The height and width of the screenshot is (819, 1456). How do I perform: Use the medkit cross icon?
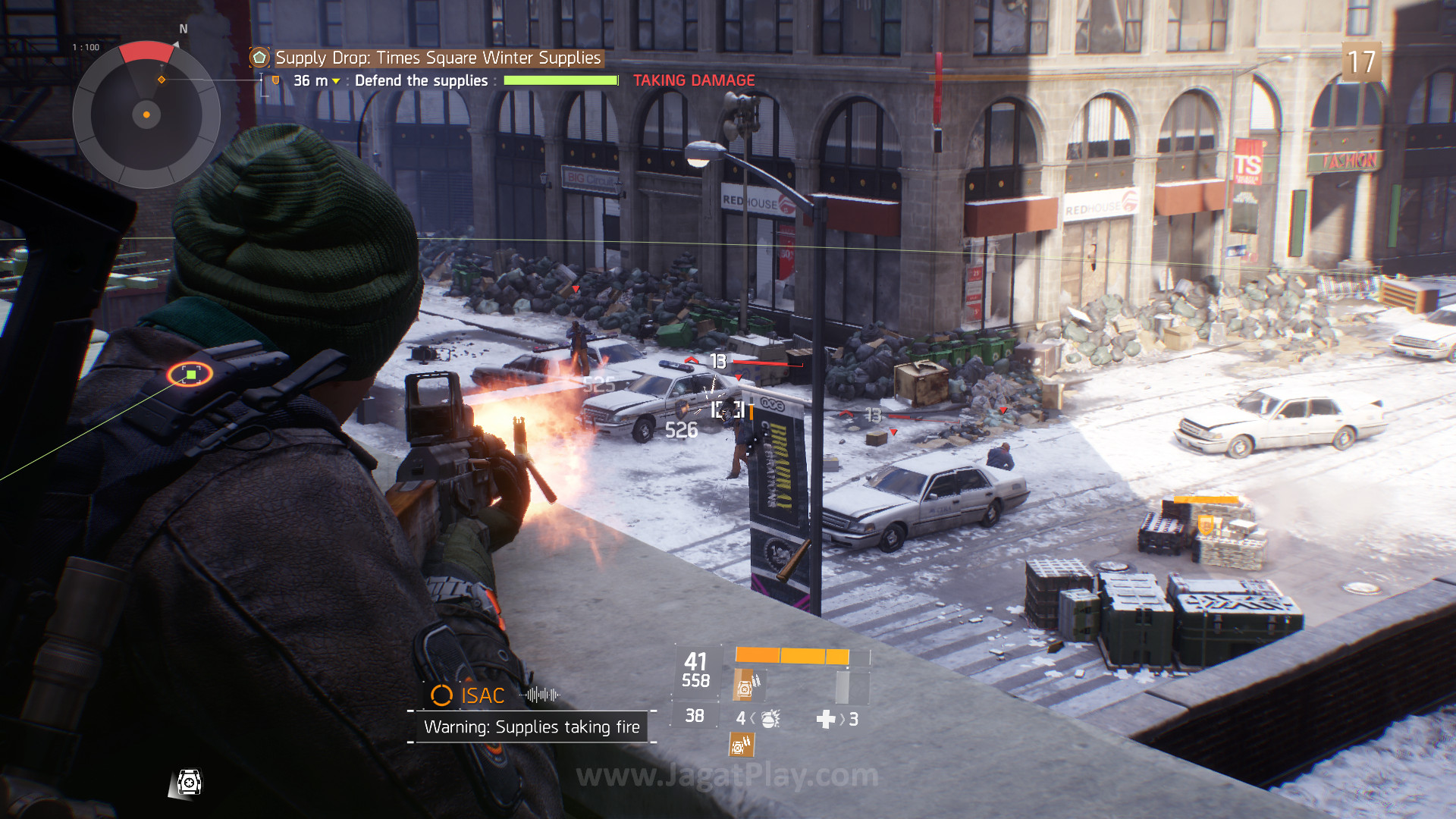(826, 719)
